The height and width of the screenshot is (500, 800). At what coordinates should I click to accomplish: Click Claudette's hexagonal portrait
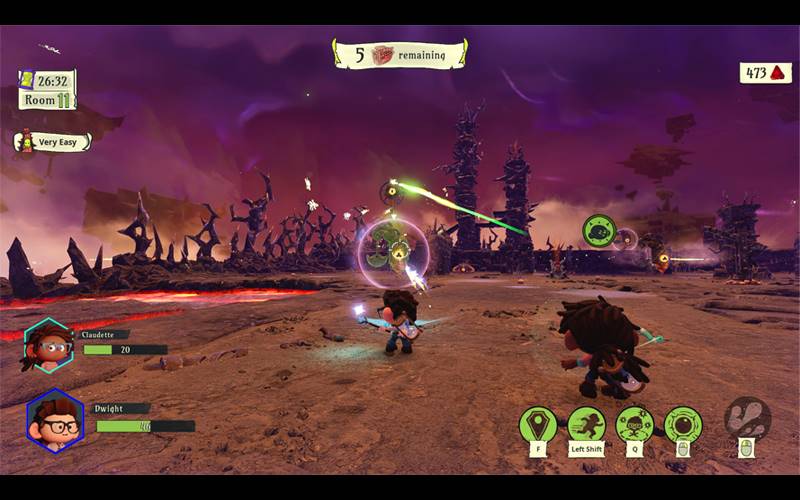pos(46,345)
